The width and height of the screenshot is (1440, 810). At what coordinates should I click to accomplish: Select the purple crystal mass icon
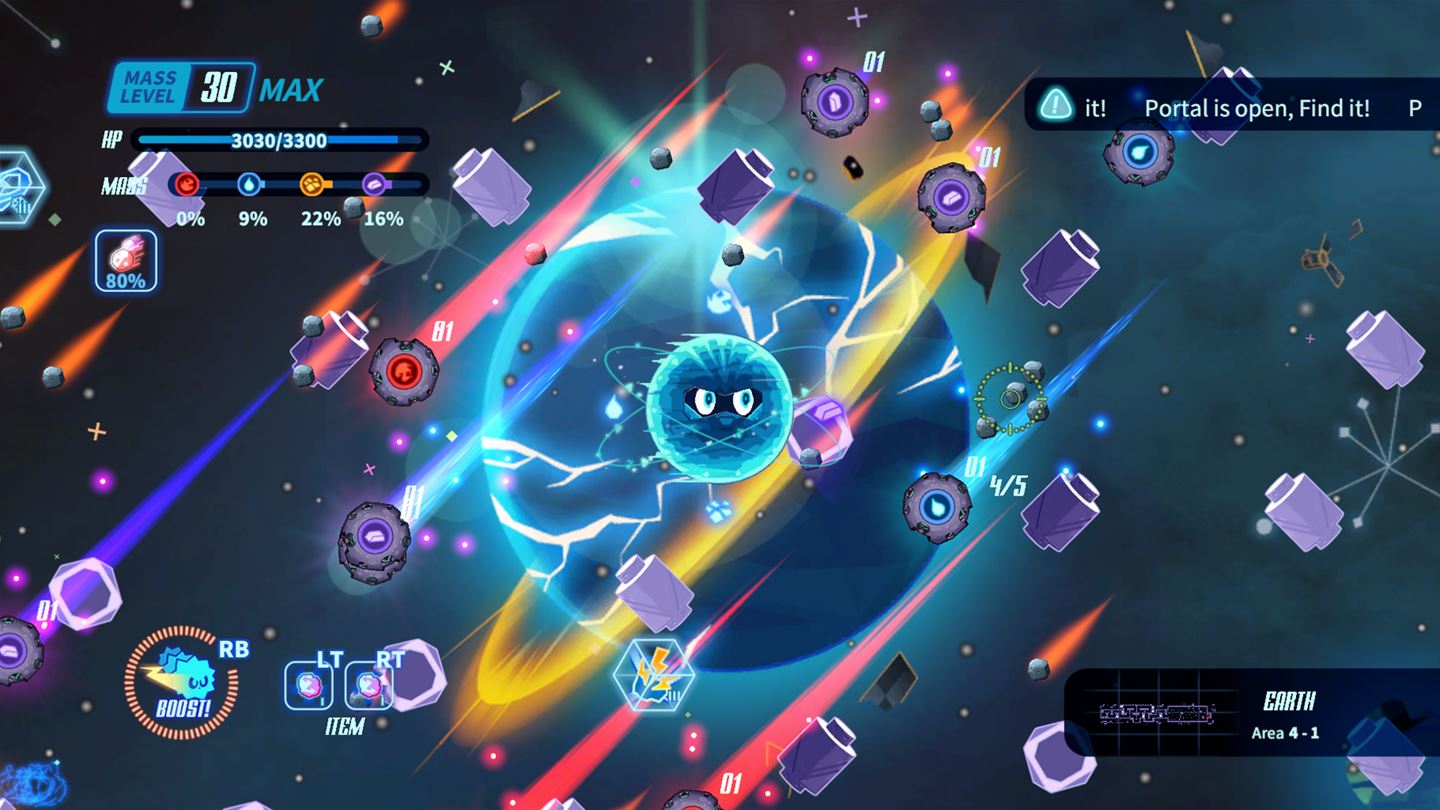375,184
